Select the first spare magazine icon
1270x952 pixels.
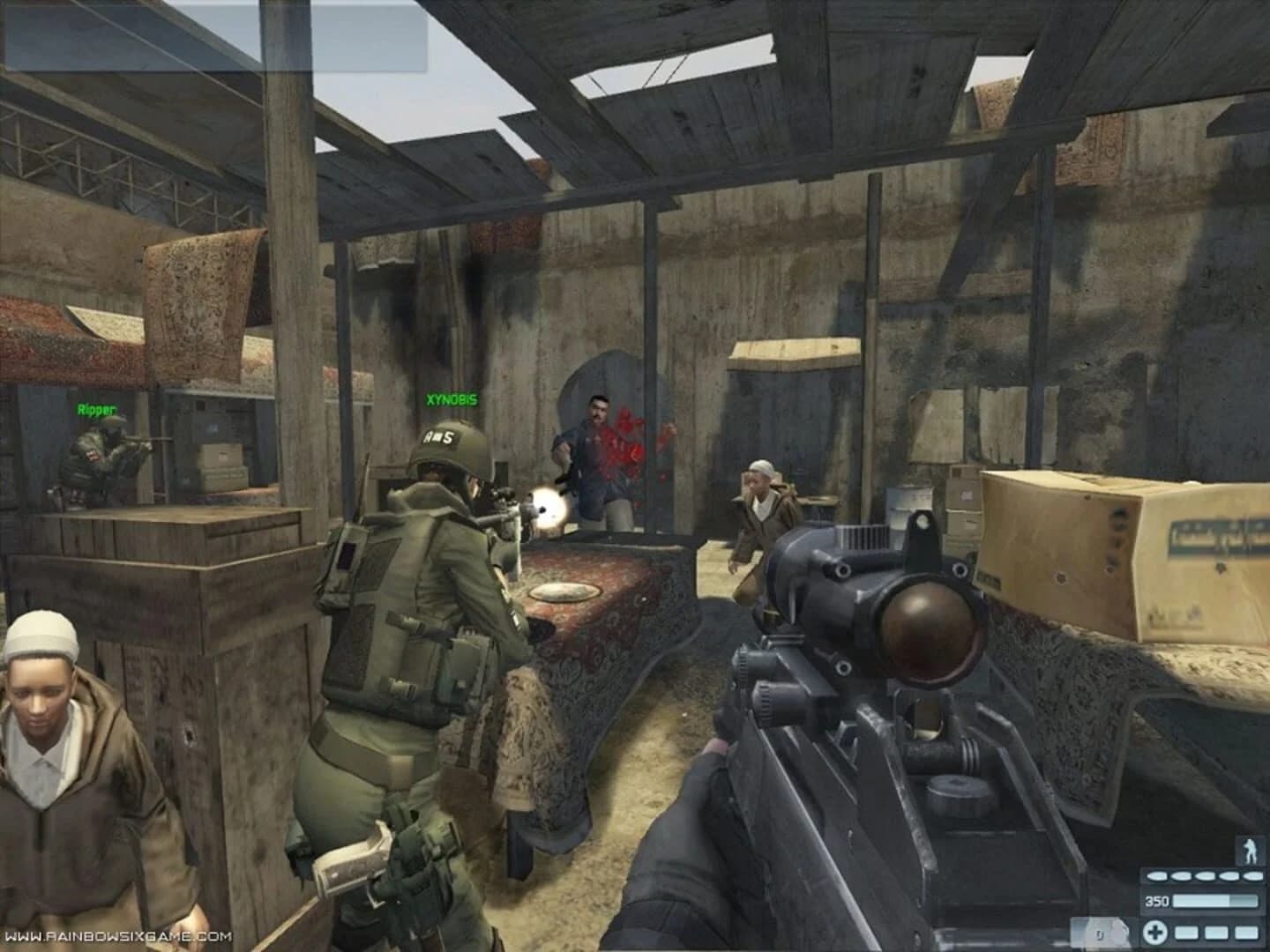1186,934
